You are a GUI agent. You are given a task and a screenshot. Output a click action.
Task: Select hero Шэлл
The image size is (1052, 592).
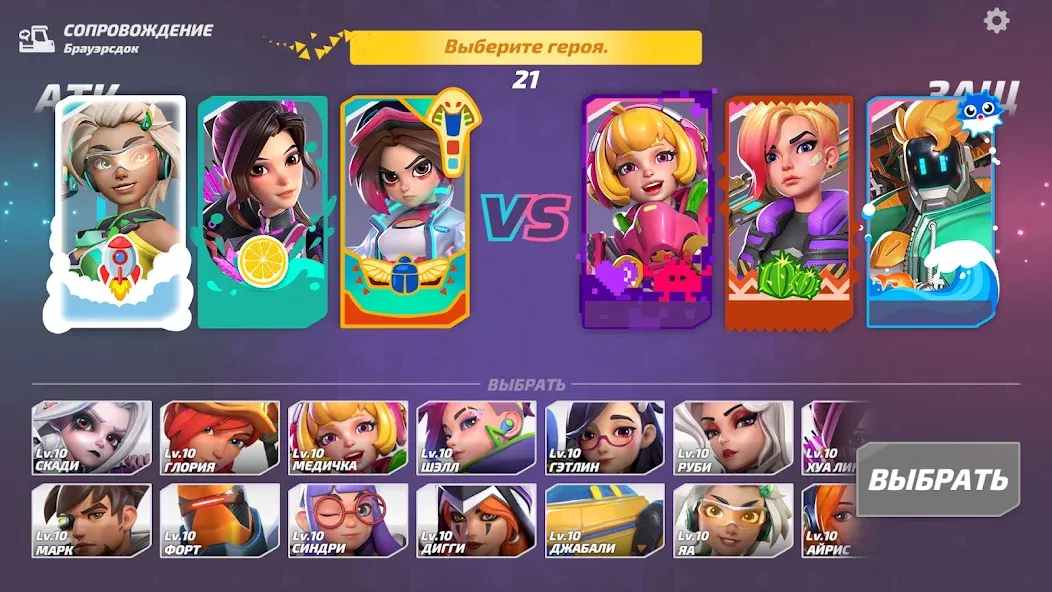click(476, 438)
